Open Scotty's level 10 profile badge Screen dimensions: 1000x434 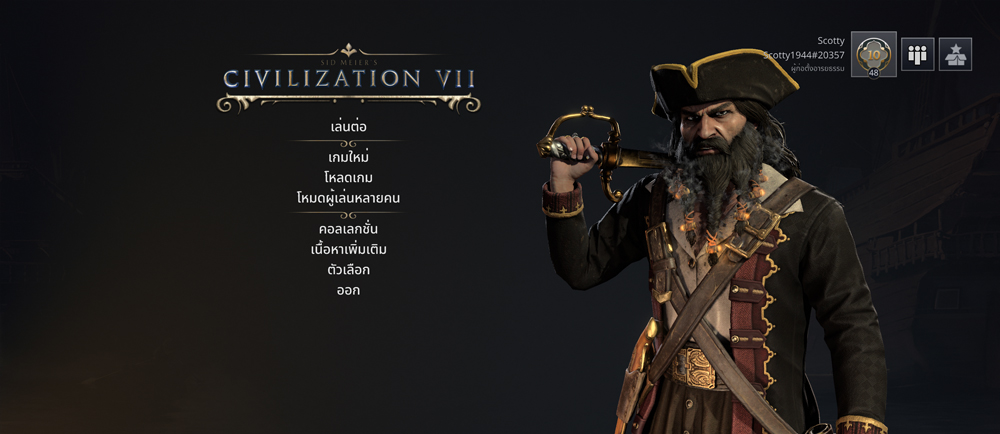[x=873, y=54]
